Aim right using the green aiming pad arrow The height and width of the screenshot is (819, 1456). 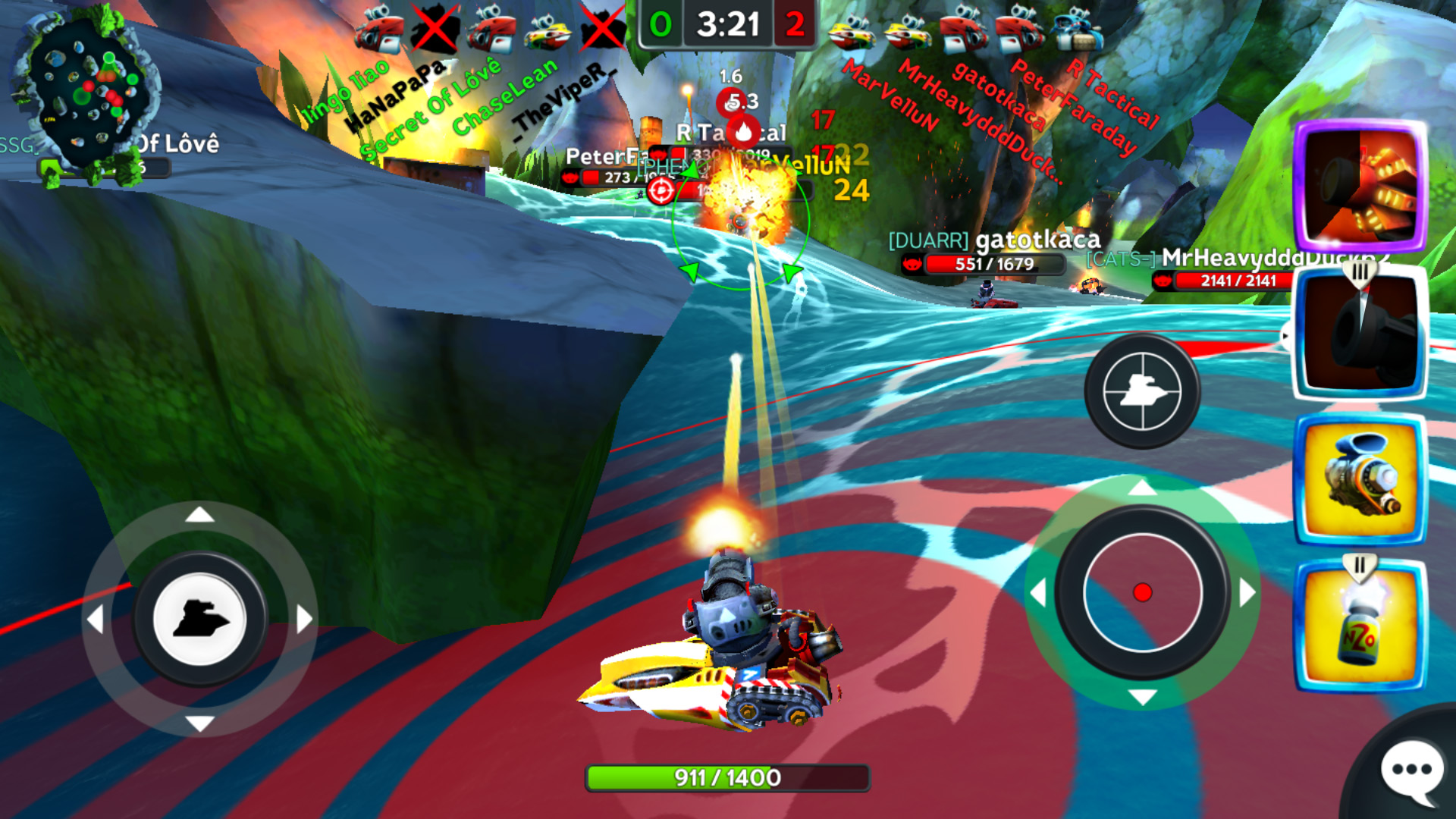click(1247, 592)
